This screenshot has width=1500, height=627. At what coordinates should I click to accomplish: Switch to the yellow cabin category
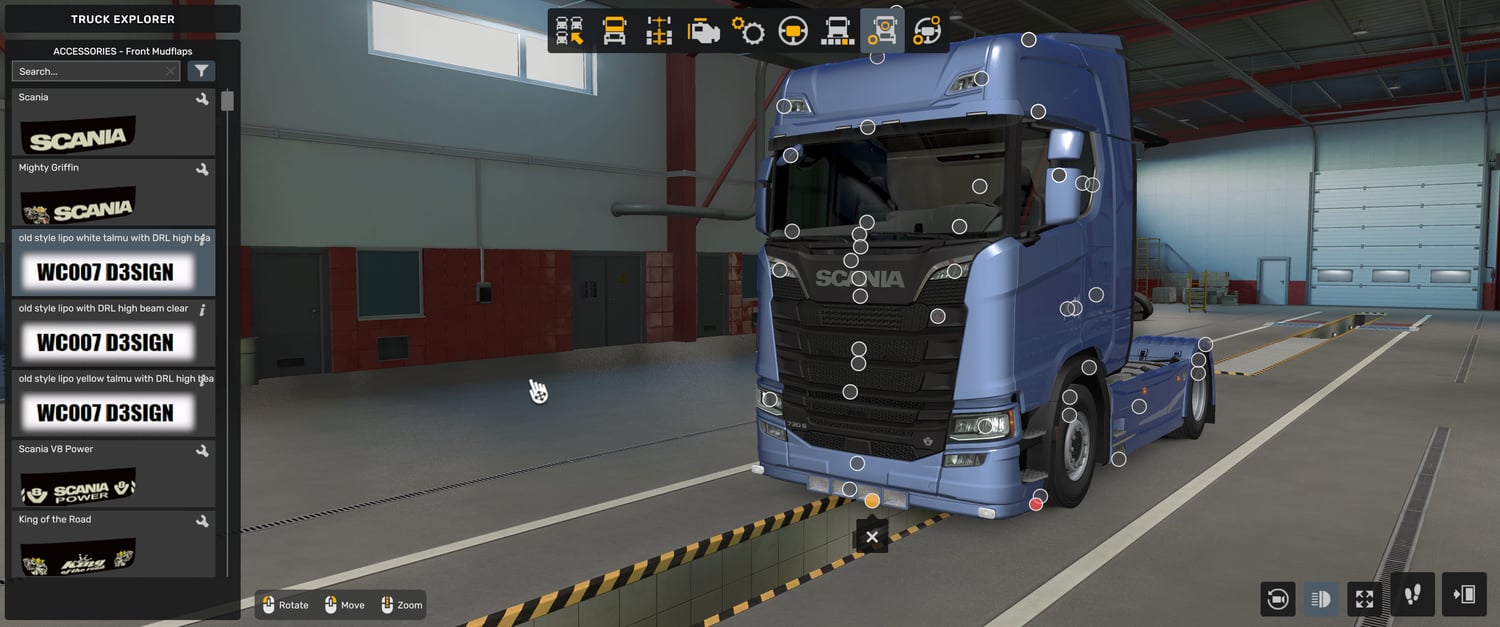(x=614, y=31)
